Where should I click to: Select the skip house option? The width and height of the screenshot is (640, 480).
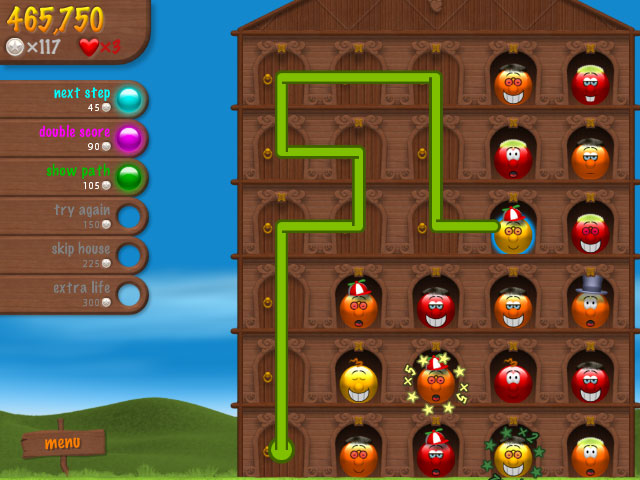(x=128, y=255)
